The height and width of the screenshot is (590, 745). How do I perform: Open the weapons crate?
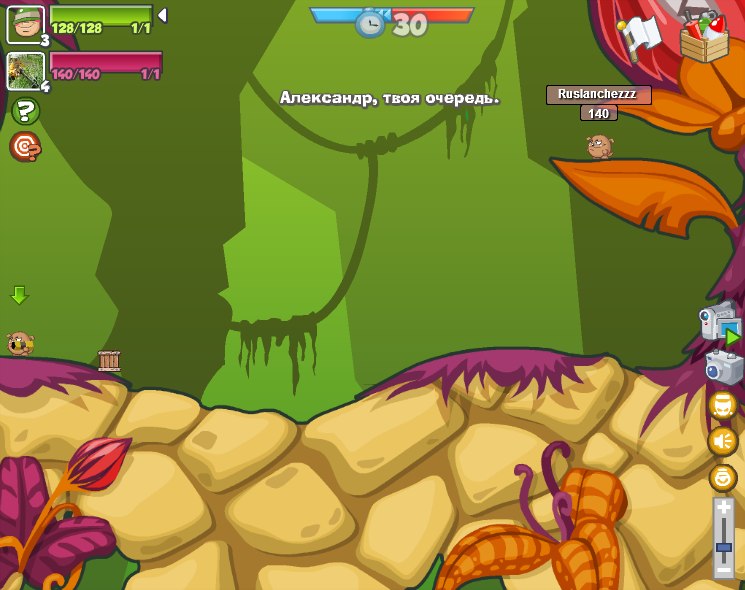[704, 38]
